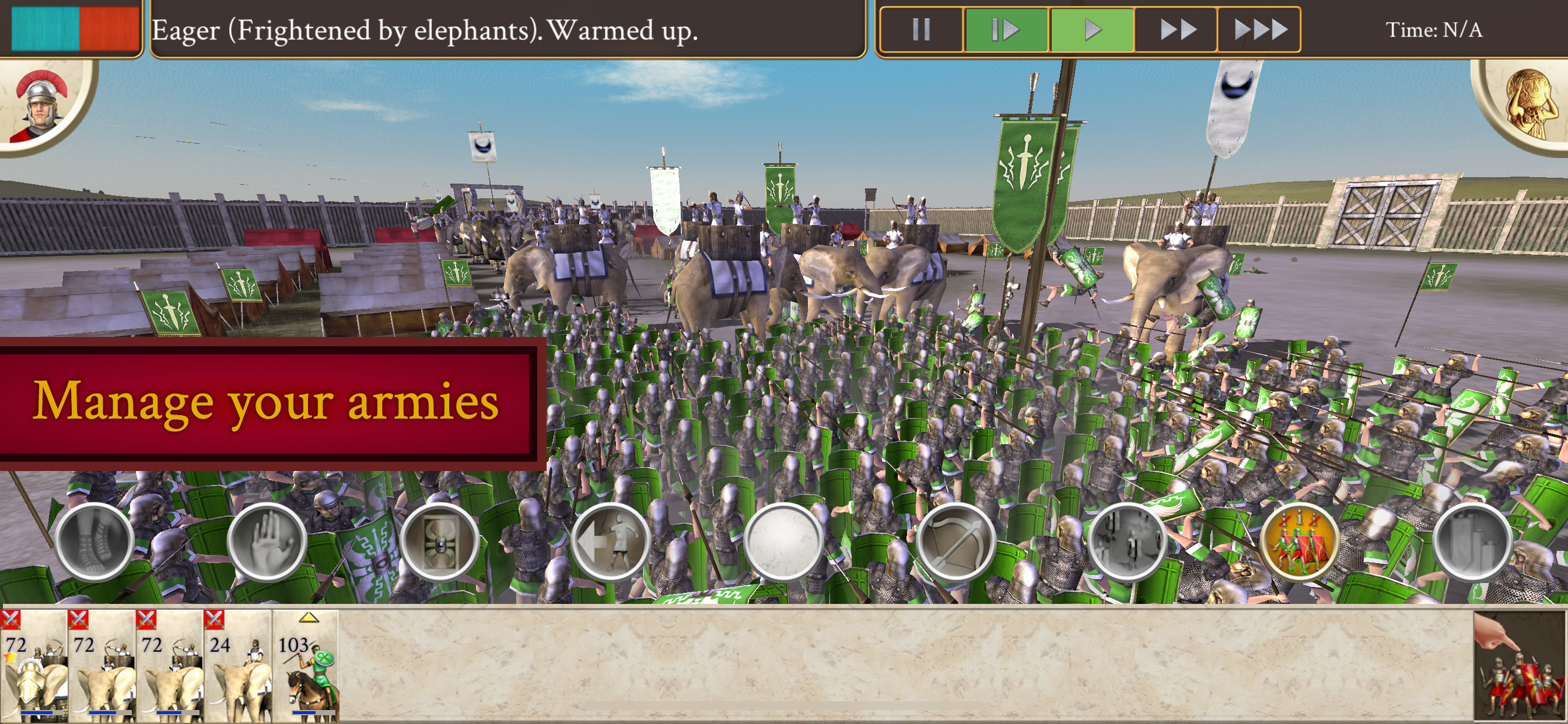Select the general's armored elephant card
The width and height of the screenshot is (1568, 724).
(34, 666)
